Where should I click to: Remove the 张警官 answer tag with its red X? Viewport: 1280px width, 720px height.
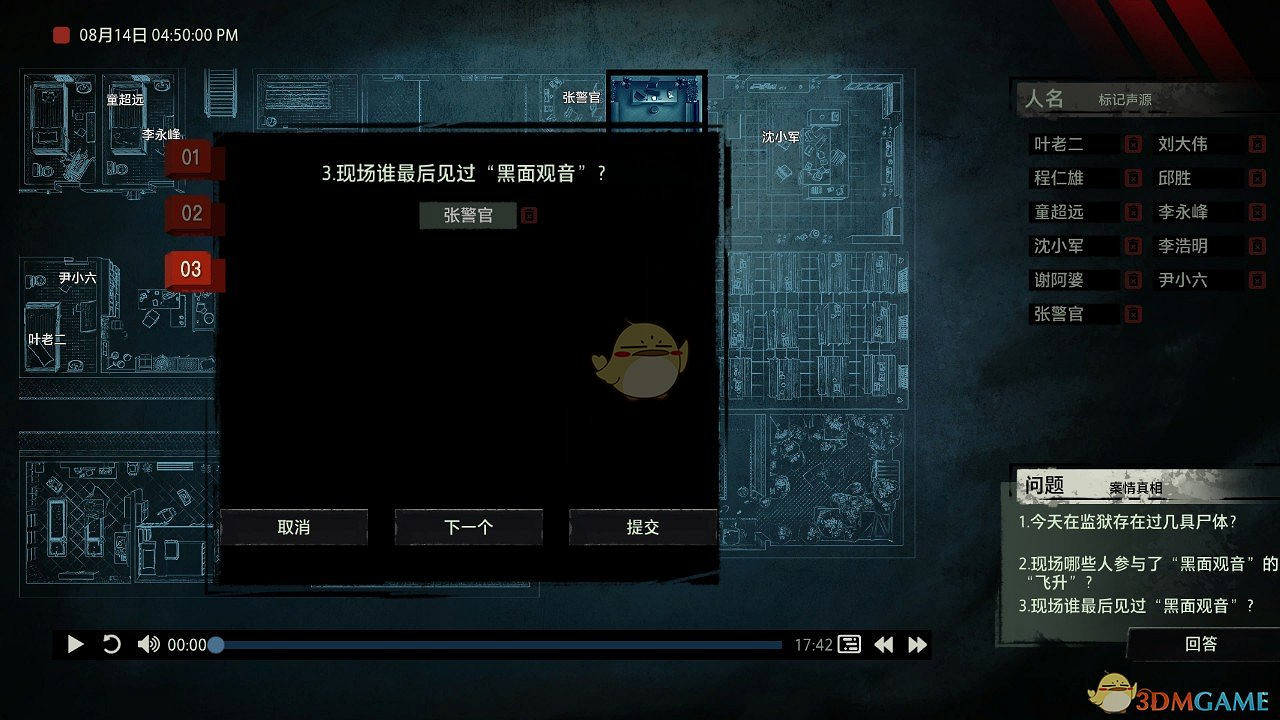point(529,214)
